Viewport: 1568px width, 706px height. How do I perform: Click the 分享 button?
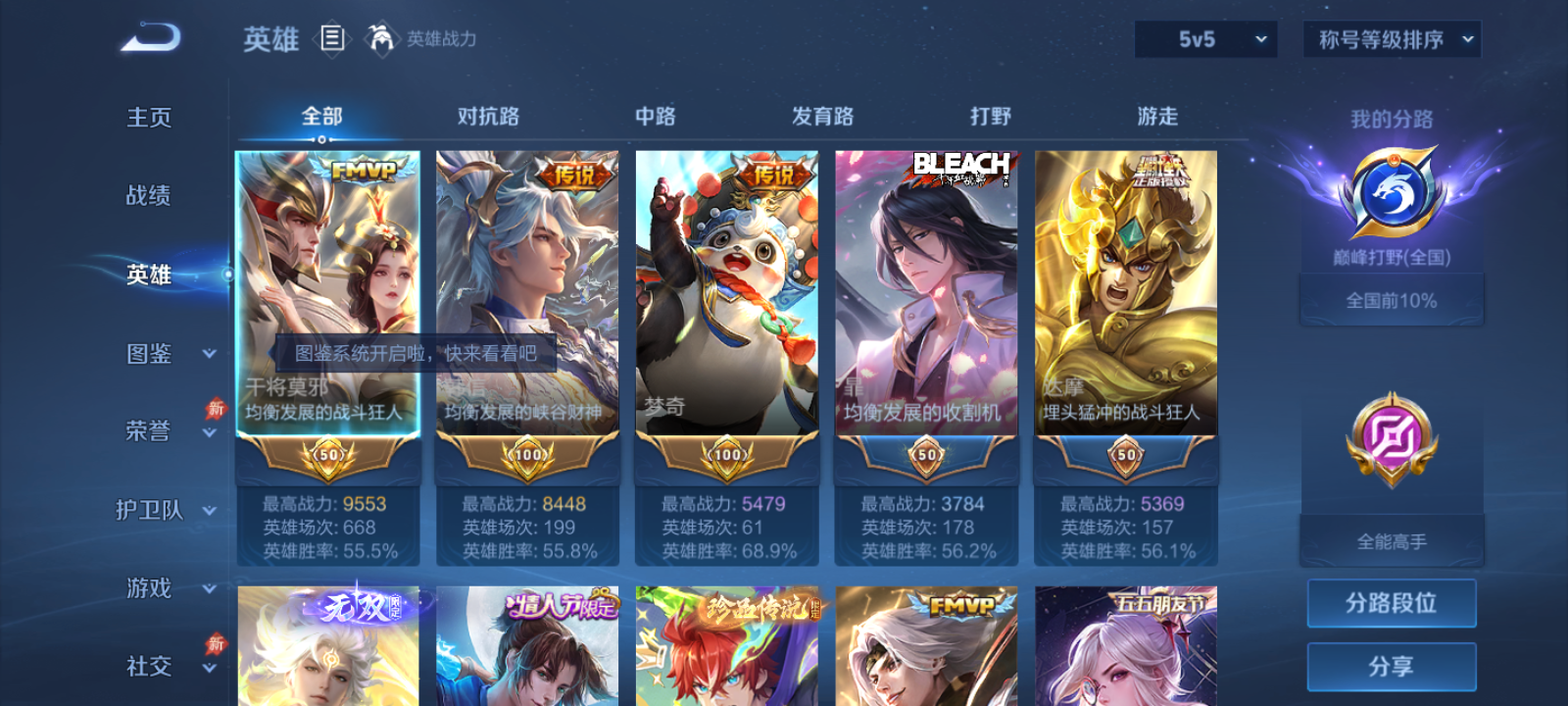(x=1391, y=665)
